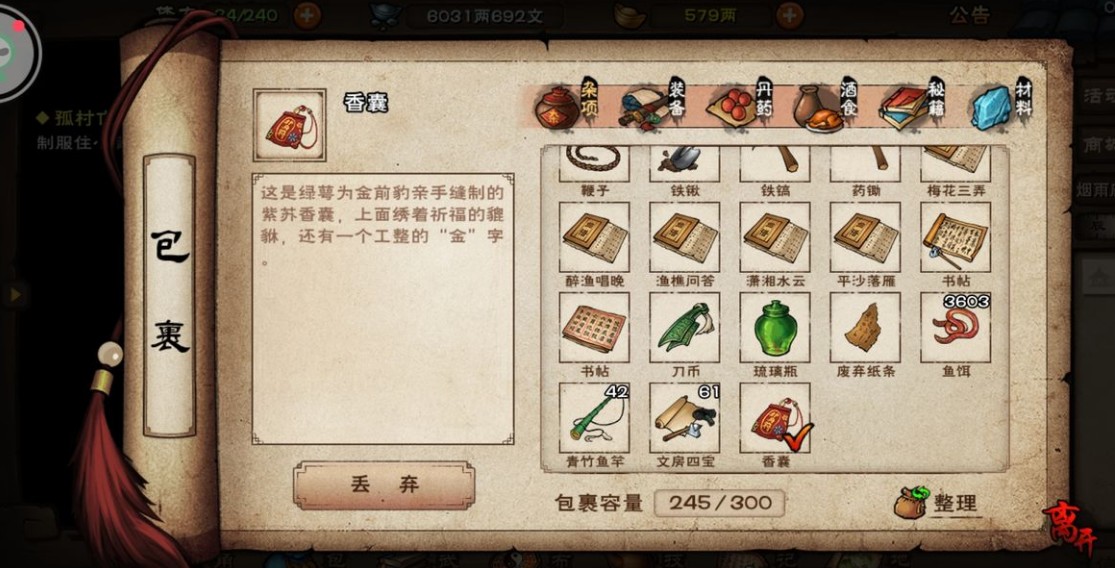
Task: Sort the bag with the 整理 button
Action: click(938, 503)
